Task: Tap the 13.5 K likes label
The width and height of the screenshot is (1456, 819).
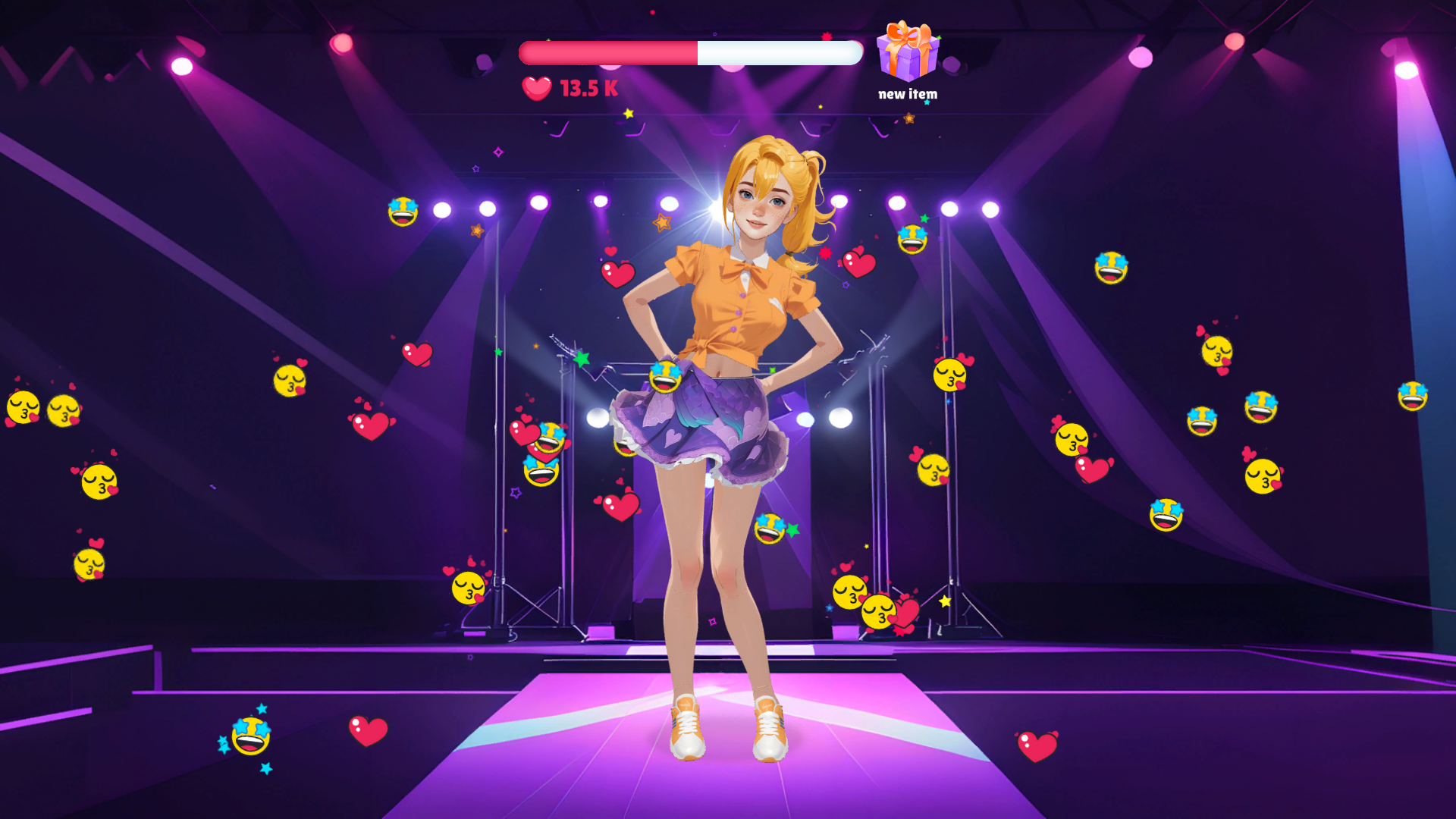Action: (588, 89)
